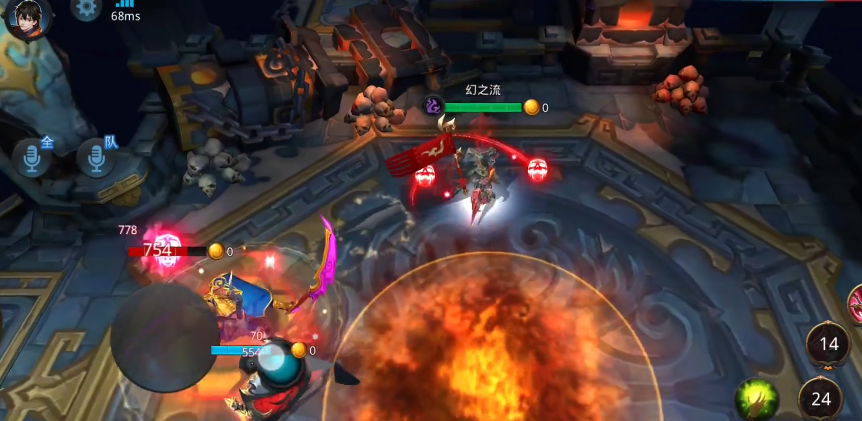Activate the green hand summoner skill
Image resolution: width=862 pixels, height=421 pixels.
757,399
